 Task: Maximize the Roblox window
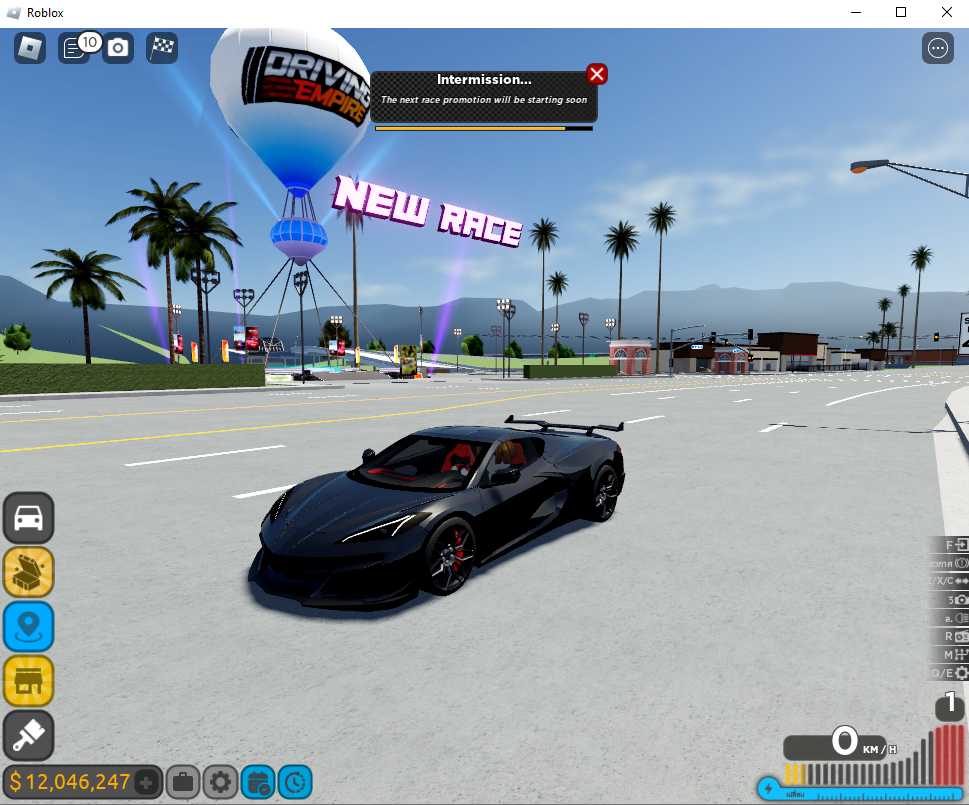click(901, 12)
